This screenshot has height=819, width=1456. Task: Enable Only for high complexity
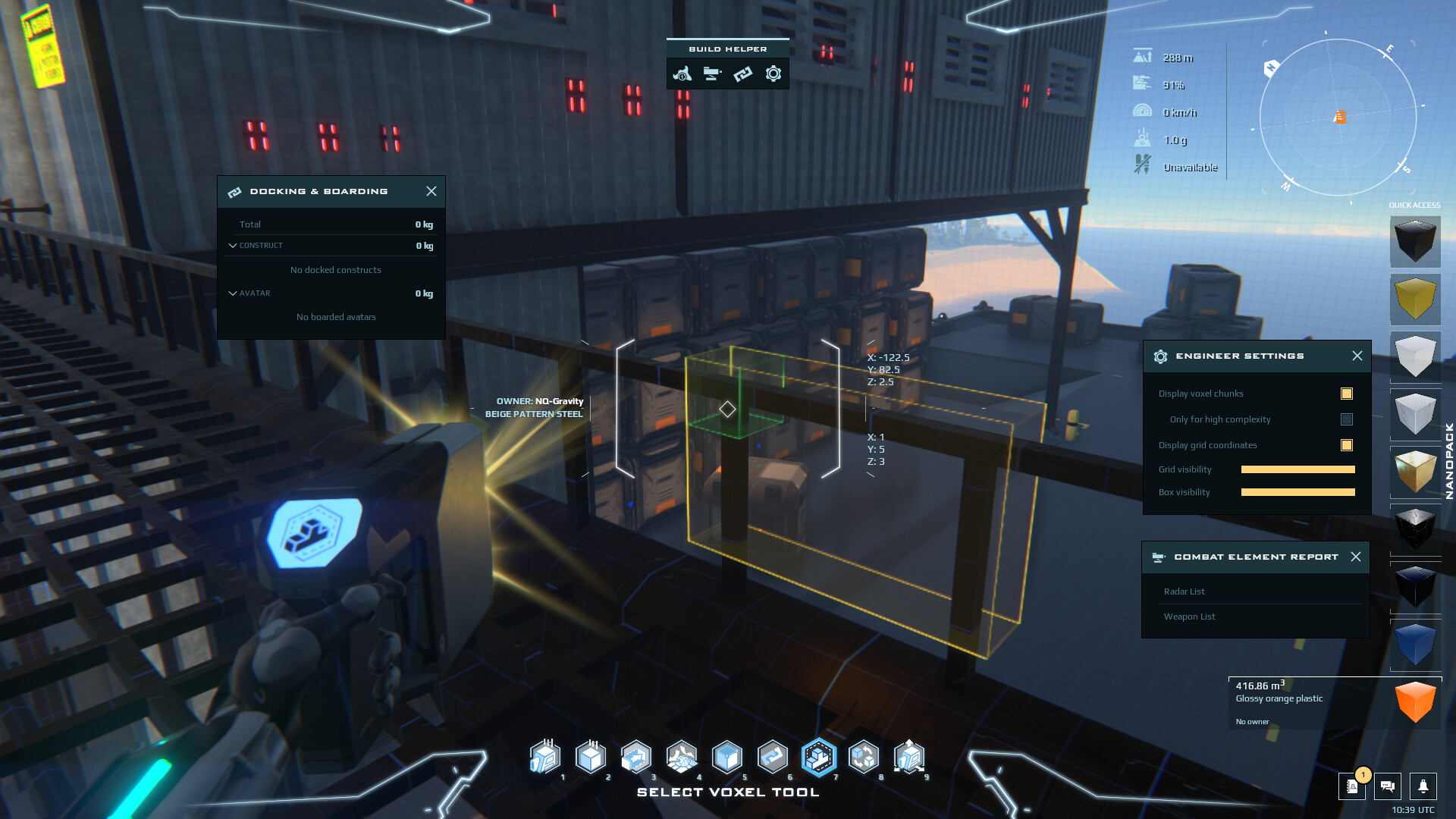(1347, 419)
